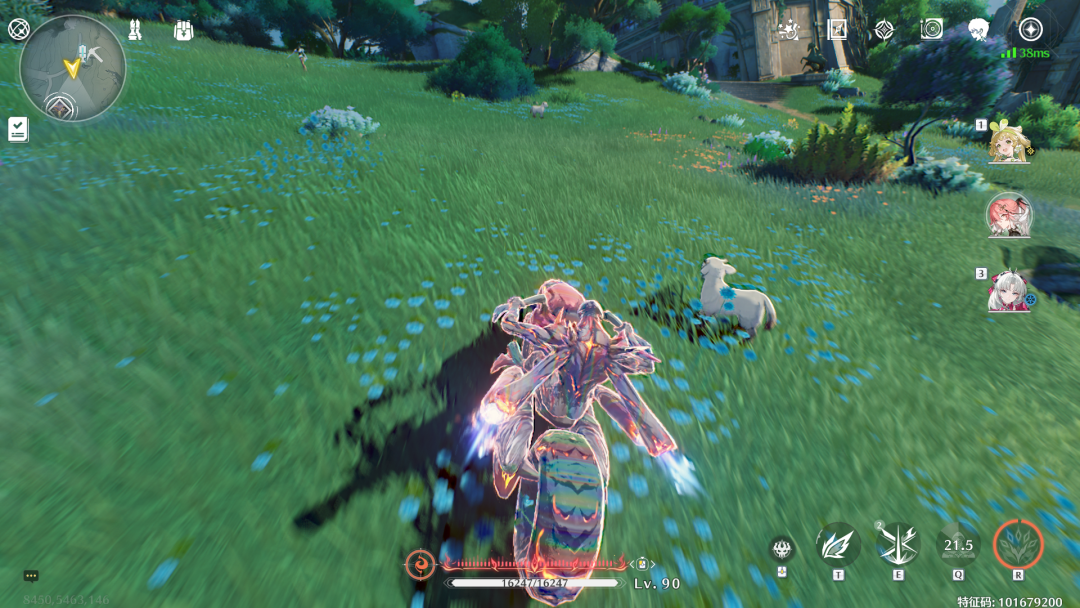
Task: Open the record-player disc icon
Action: click(x=931, y=30)
